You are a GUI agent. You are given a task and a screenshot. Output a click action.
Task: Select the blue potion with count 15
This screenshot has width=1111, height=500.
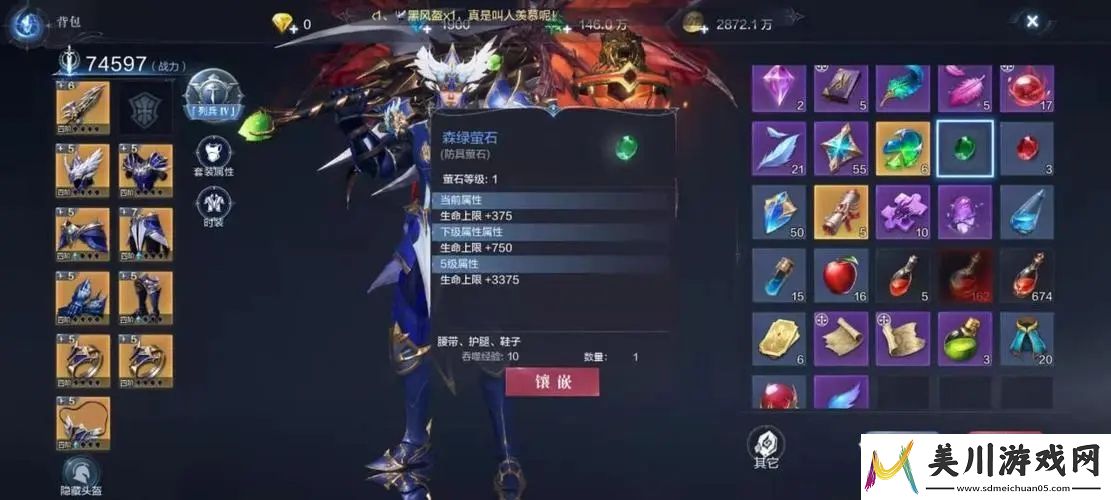tap(778, 274)
